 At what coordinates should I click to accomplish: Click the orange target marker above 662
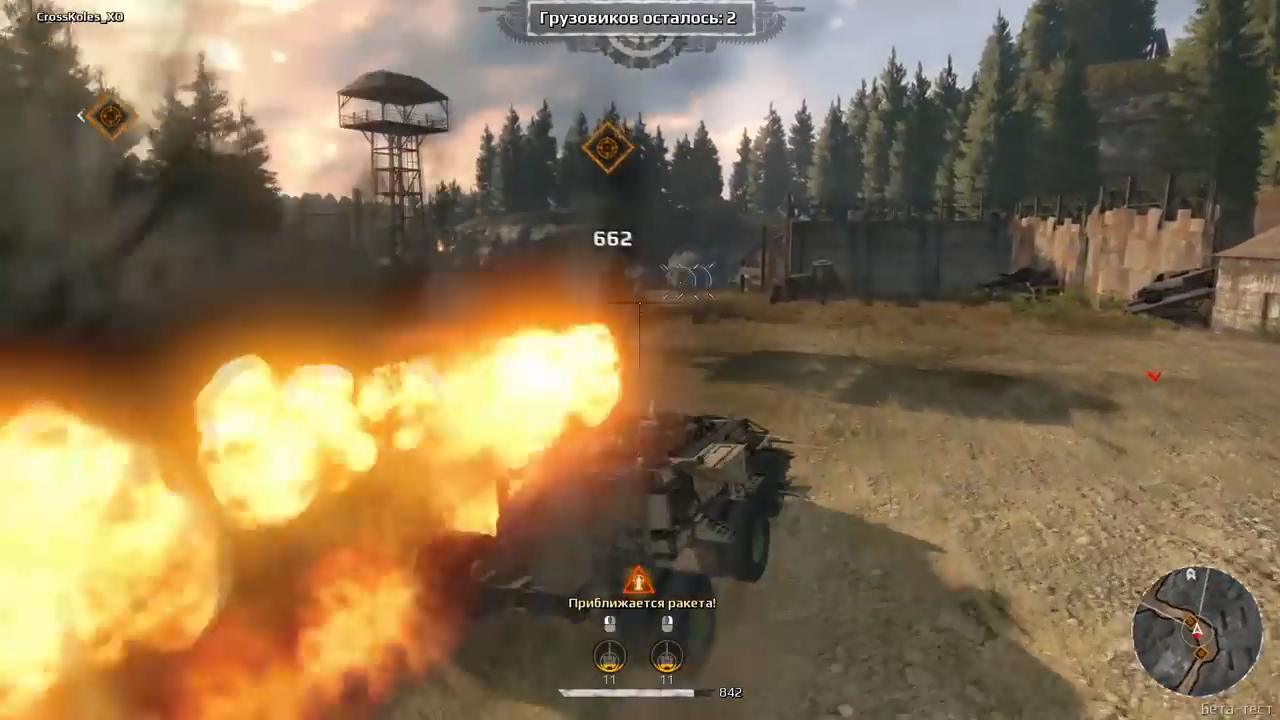pyautogui.click(x=607, y=147)
